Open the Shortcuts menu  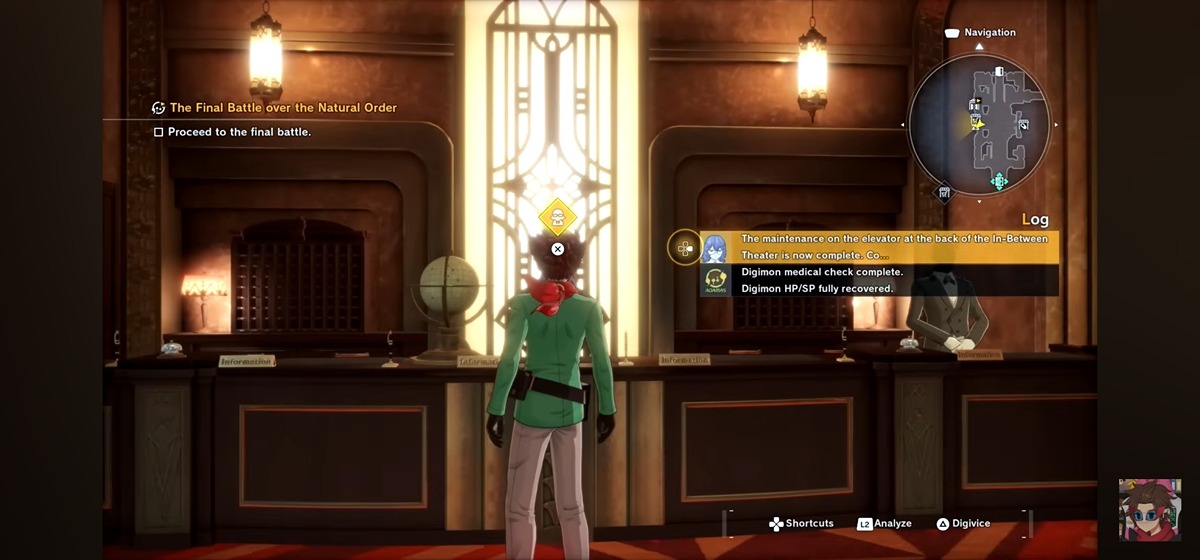801,524
